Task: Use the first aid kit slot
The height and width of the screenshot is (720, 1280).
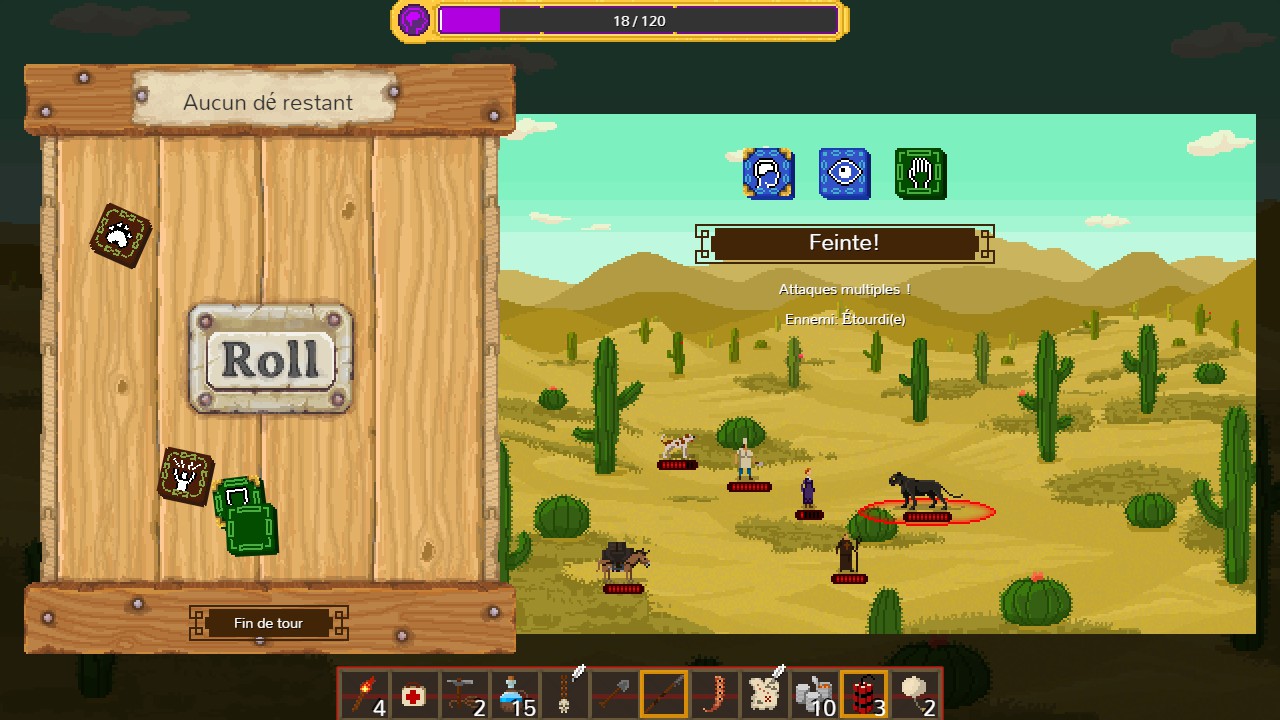Action: pyautogui.click(x=414, y=693)
